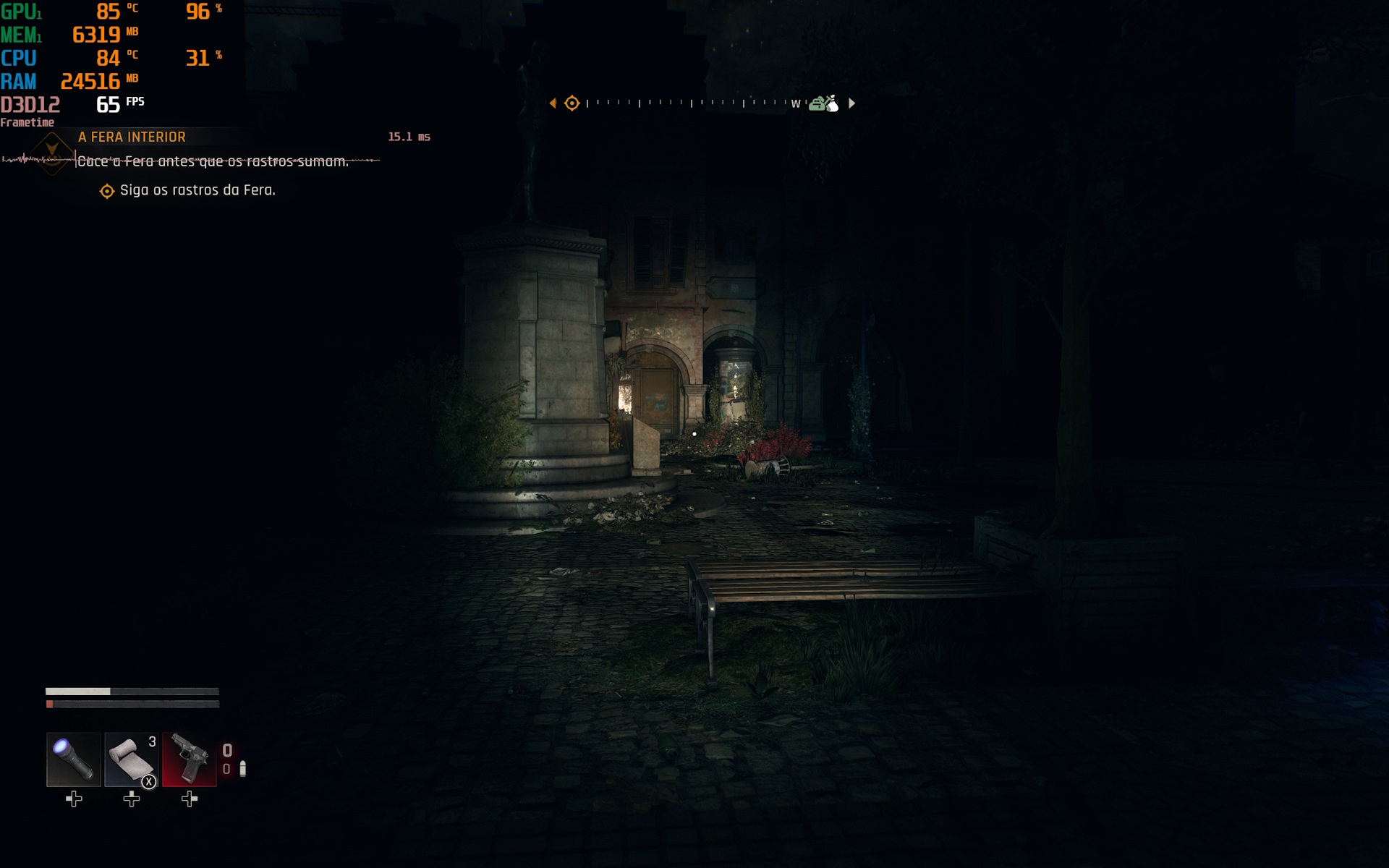Viewport: 1389px width, 868px height.
Task: Expand the compass using the right arrow
Action: coord(851,103)
